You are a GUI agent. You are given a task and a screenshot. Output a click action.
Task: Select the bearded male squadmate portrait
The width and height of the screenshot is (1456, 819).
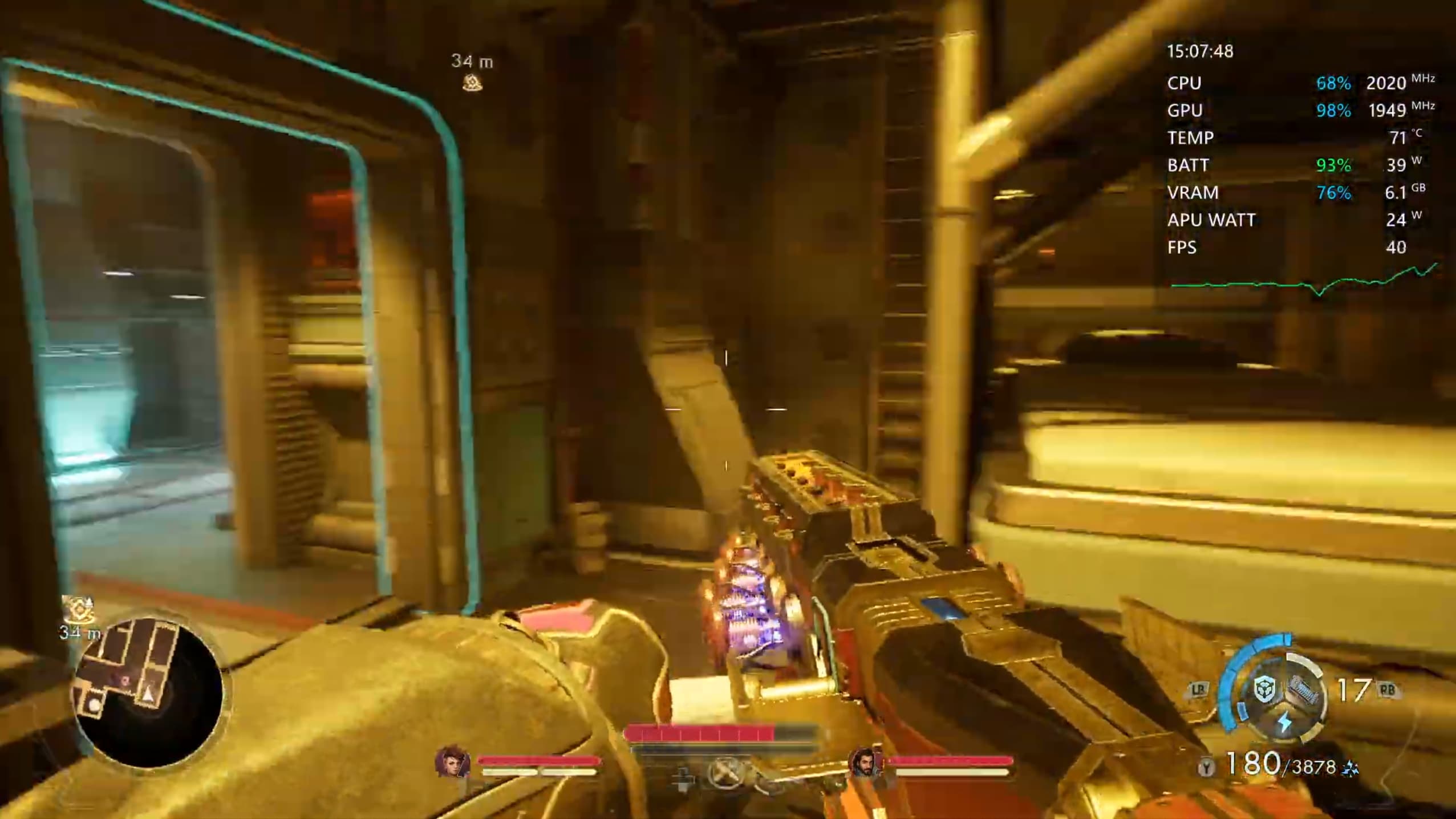click(865, 762)
